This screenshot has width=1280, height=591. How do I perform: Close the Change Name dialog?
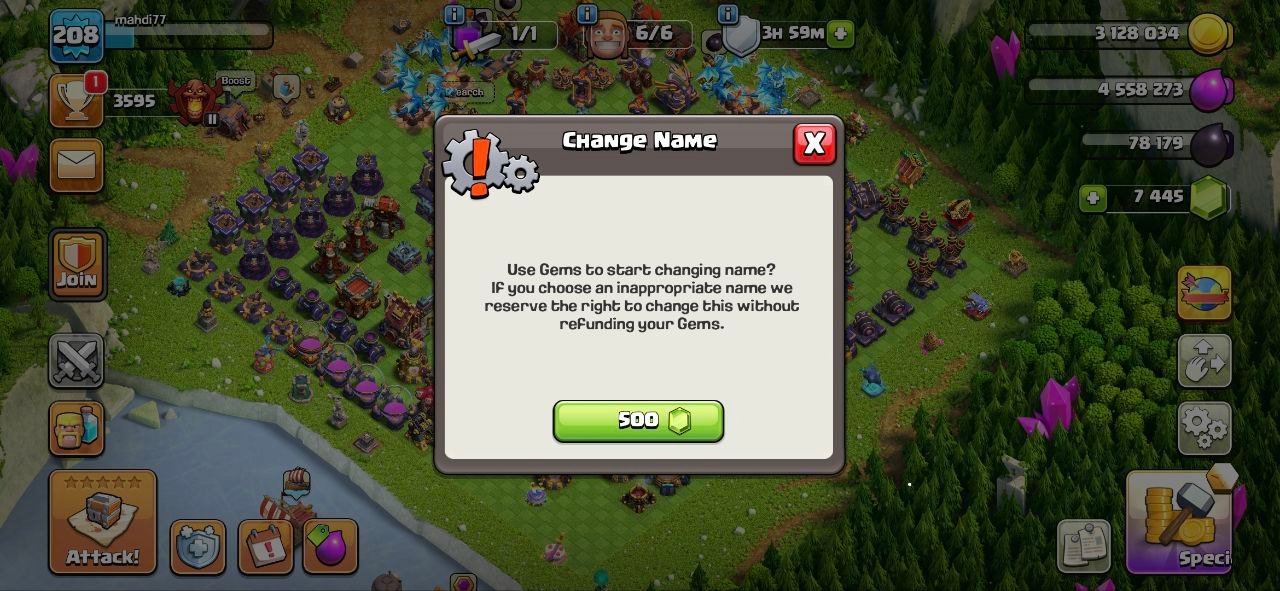tap(814, 144)
